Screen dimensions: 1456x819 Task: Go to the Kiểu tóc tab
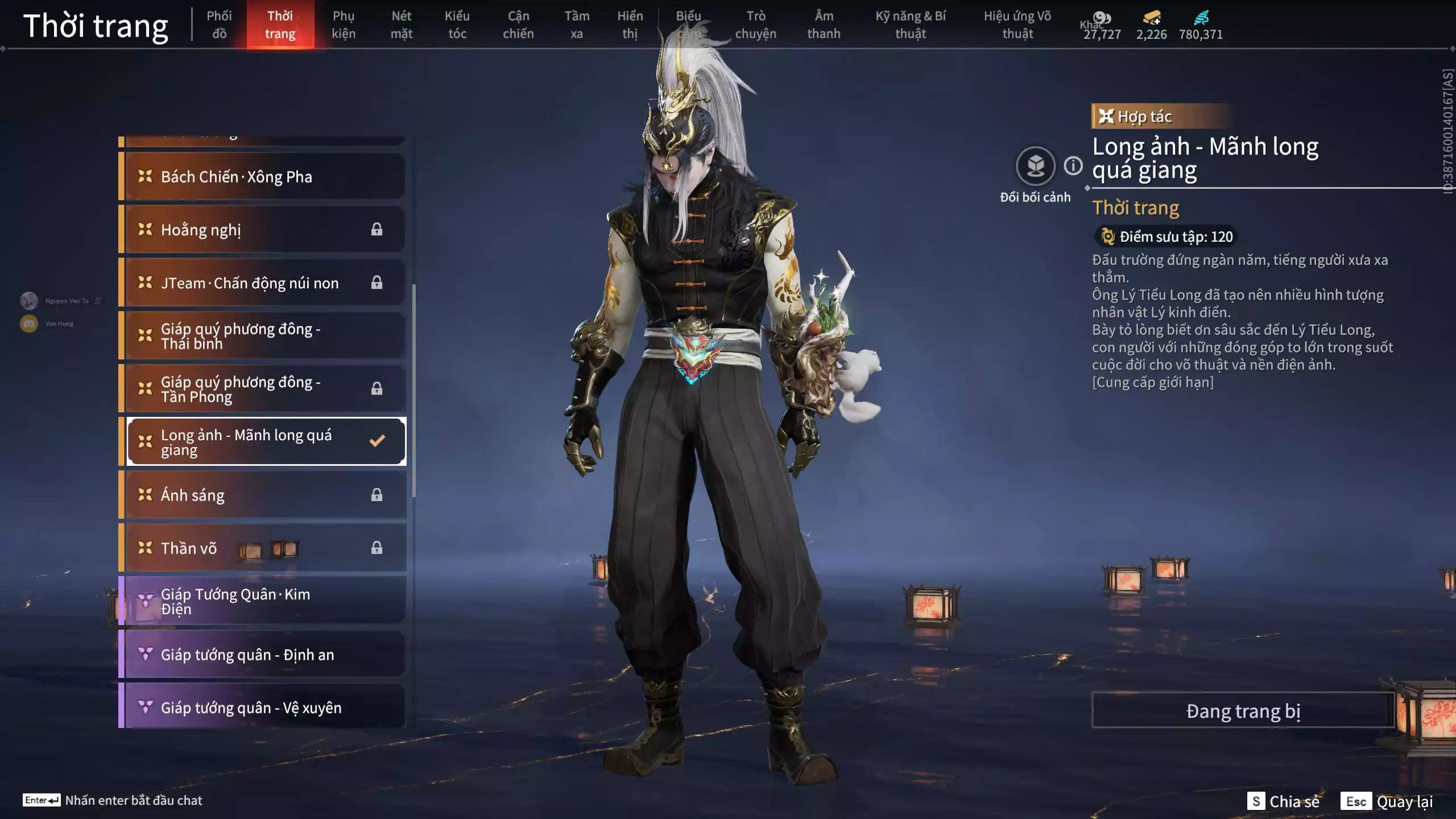tap(457, 24)
